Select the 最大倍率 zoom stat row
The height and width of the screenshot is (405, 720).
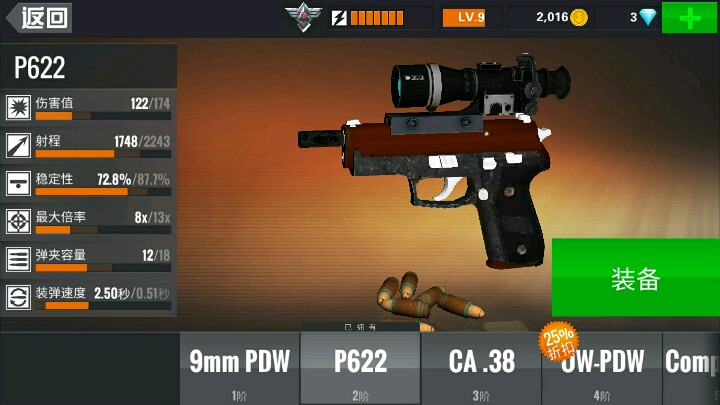click(88, 221)
